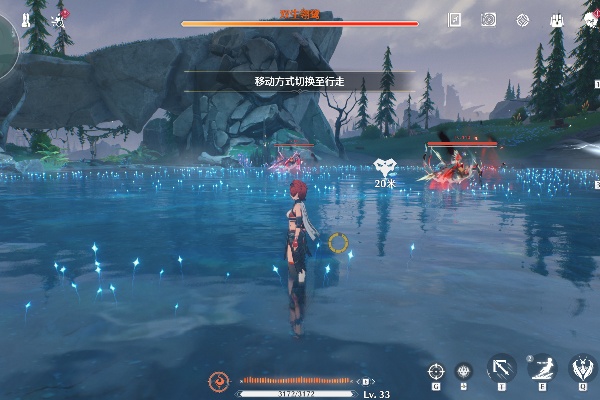The width and height of the screenshot is (600, 400).
Task: Open the icon with the red notification badge beside the thermometer
Action: click(60, 19)
